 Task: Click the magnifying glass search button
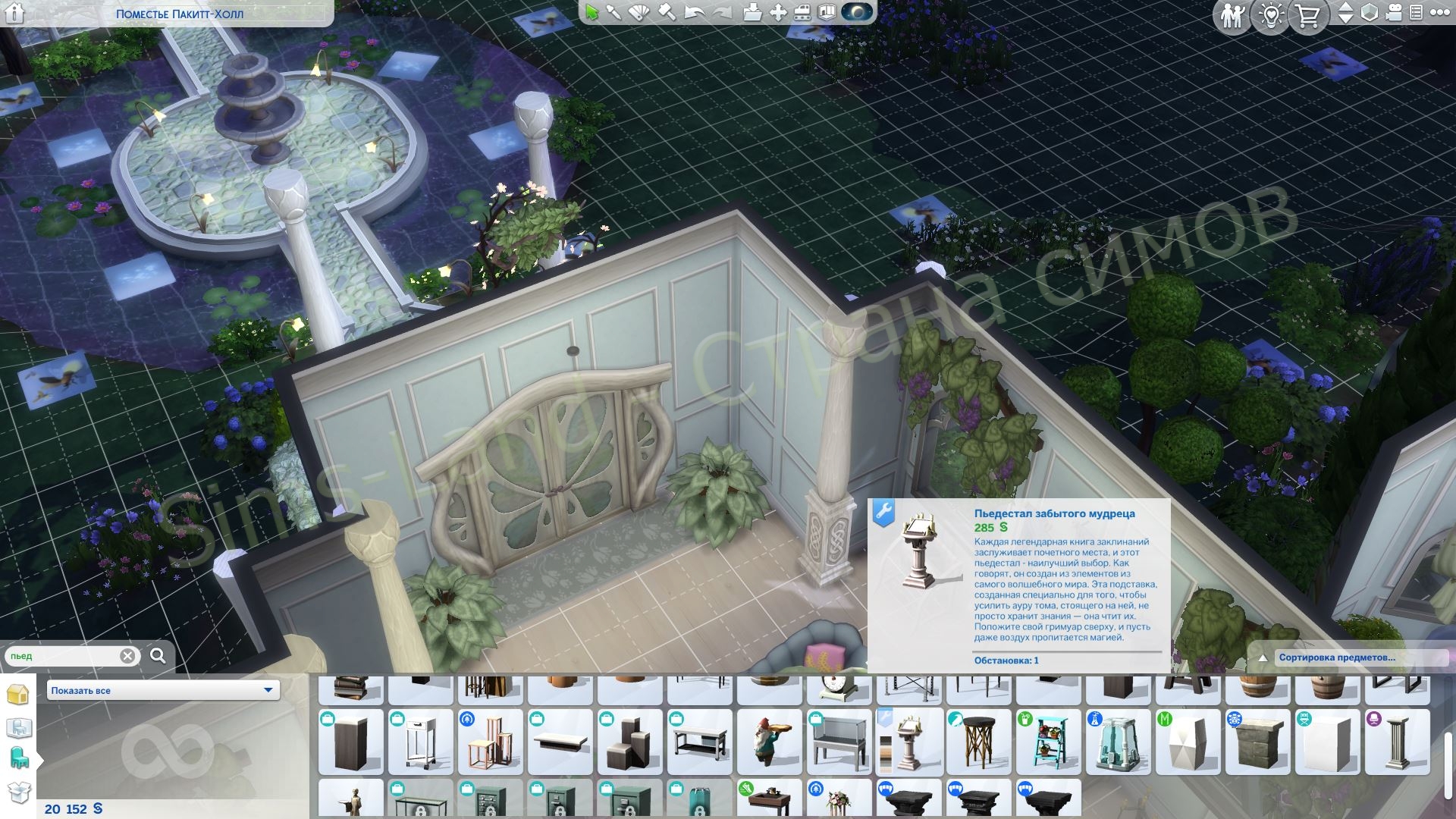158,656
